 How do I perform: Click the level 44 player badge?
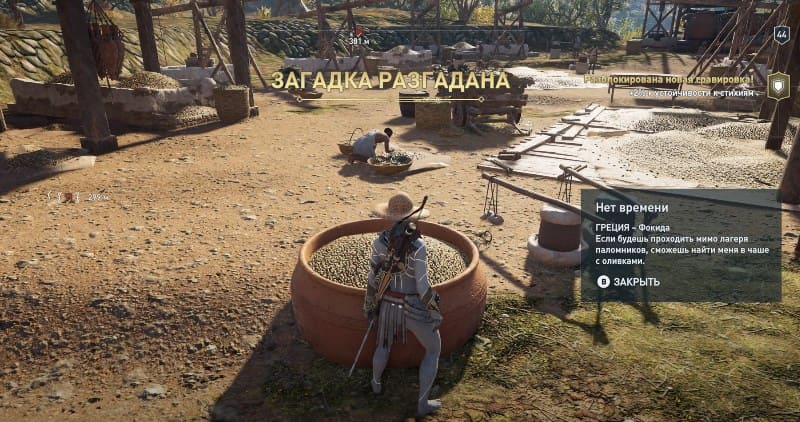point(781,34)
